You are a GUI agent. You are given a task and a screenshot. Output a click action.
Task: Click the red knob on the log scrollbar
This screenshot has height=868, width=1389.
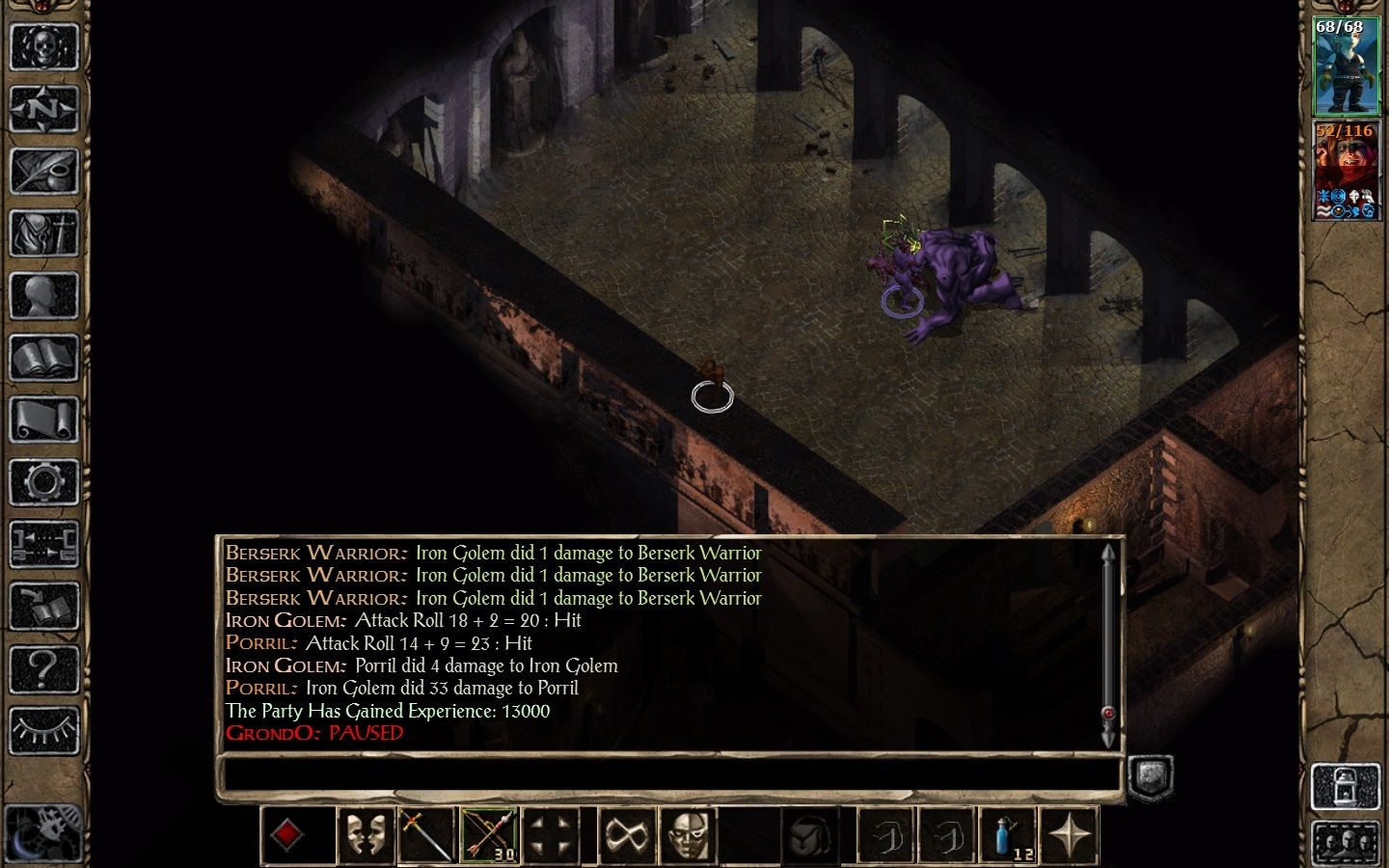[x=1106, y=714]
